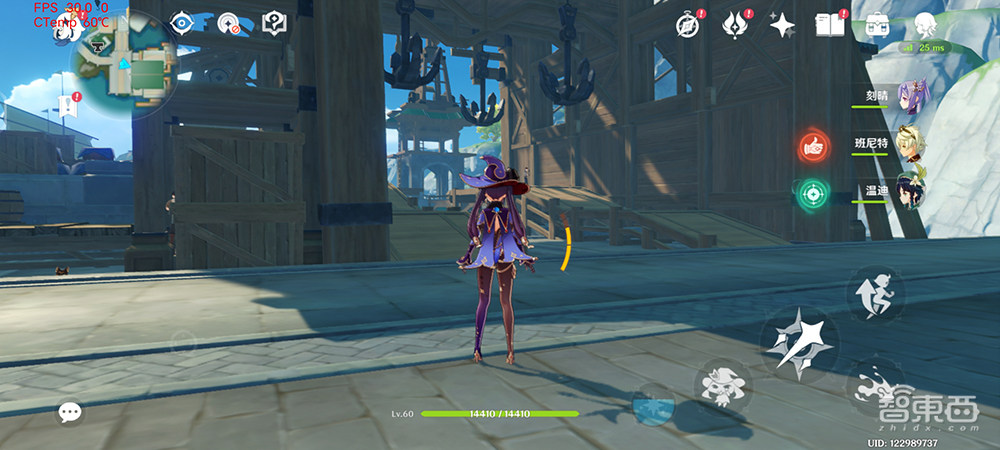
Task: Toggle the eye elemental sight icon
Action: 182,23
